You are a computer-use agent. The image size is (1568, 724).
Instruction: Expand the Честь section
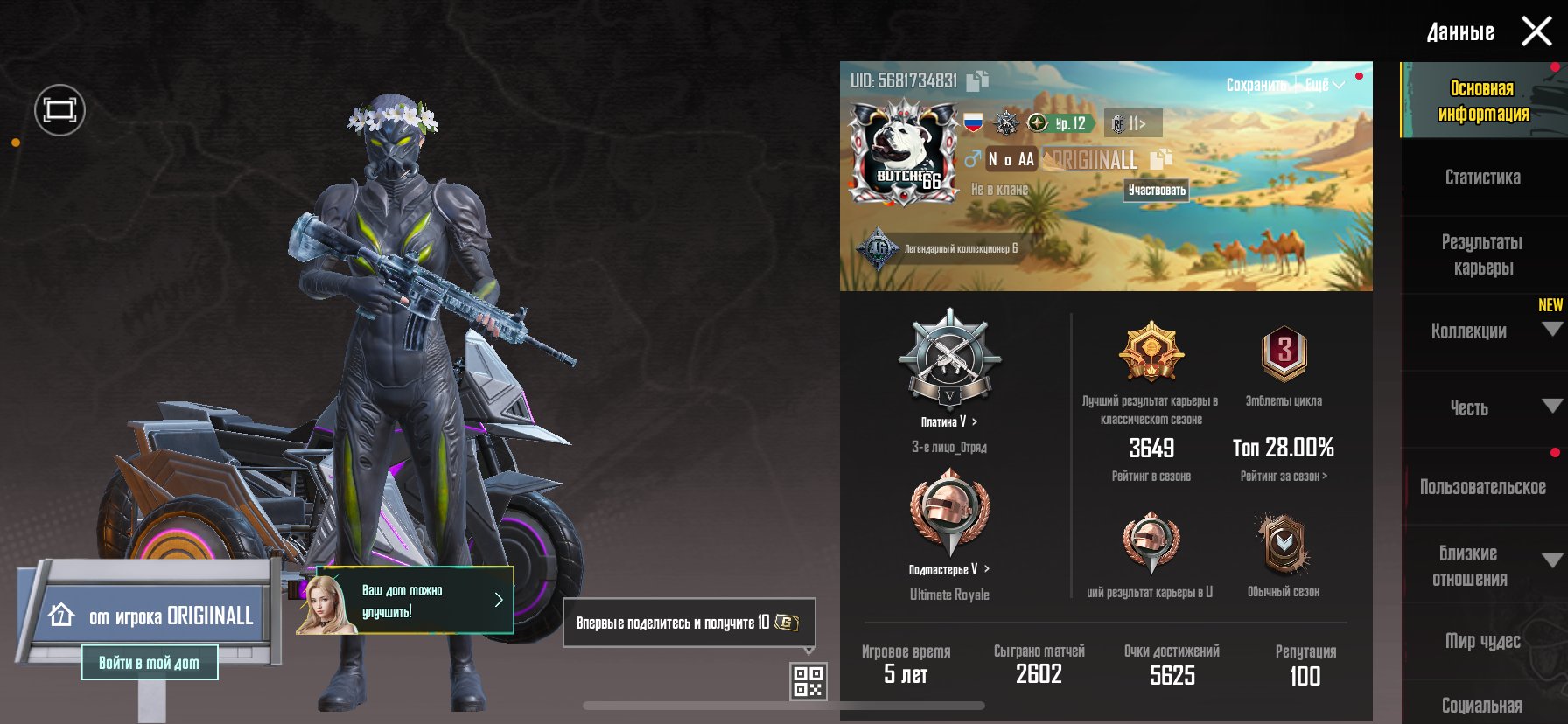pyautogui.click(x=1551, y=407)
